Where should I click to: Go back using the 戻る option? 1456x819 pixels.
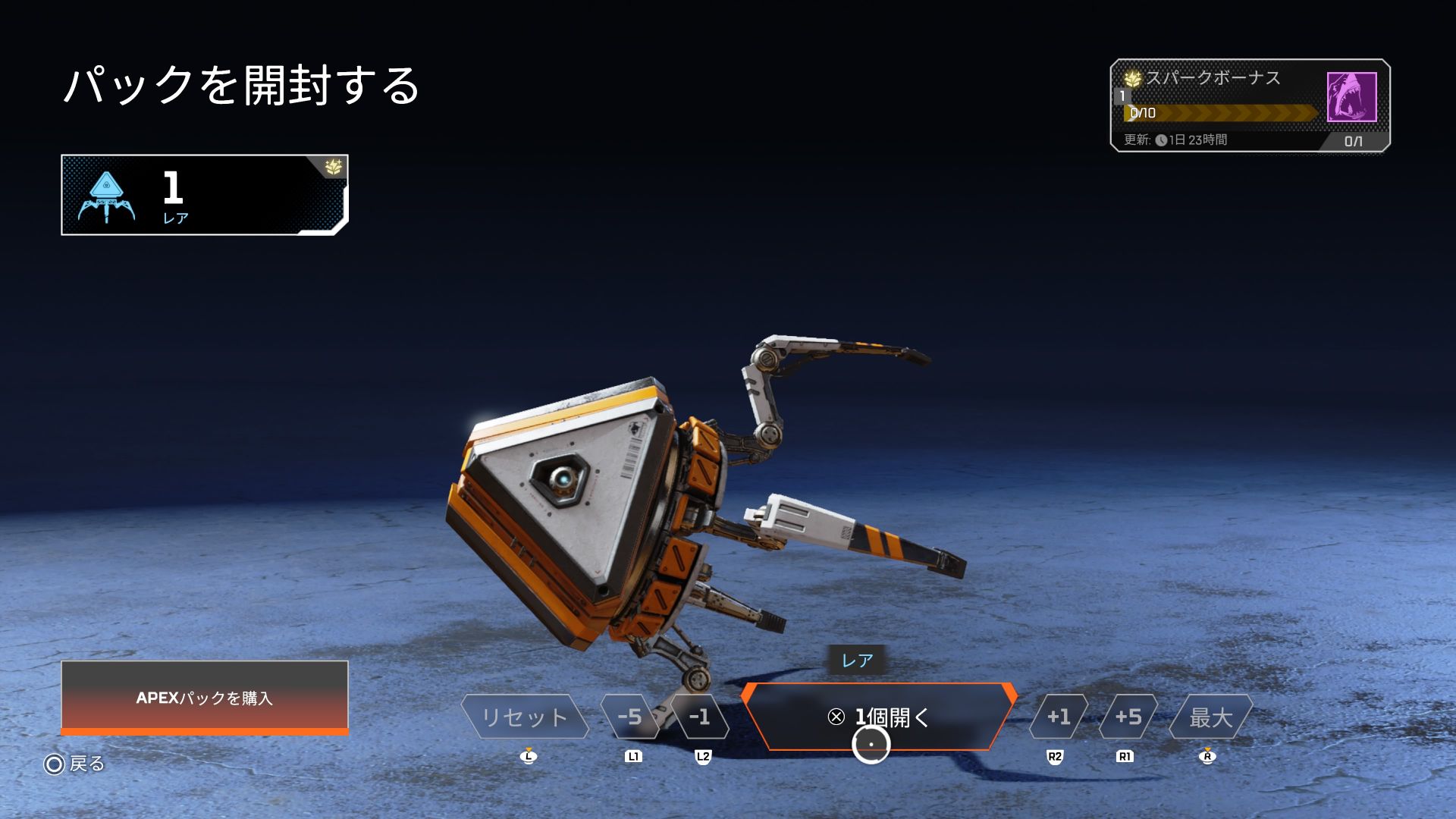(x=75, y=764)
